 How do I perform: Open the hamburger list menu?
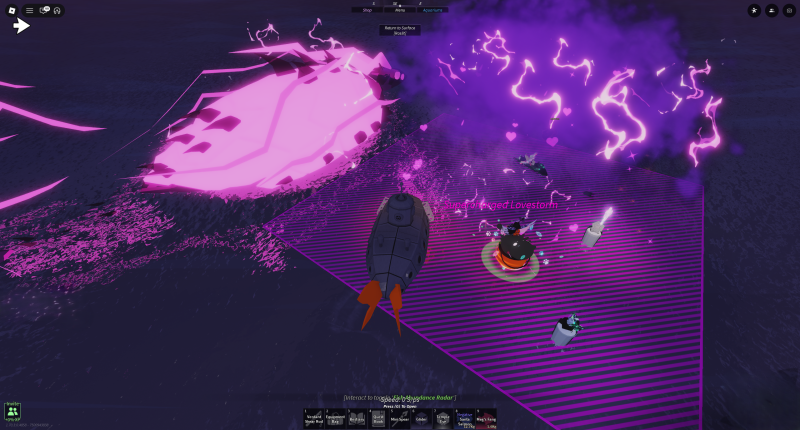[x=29, y=10]
